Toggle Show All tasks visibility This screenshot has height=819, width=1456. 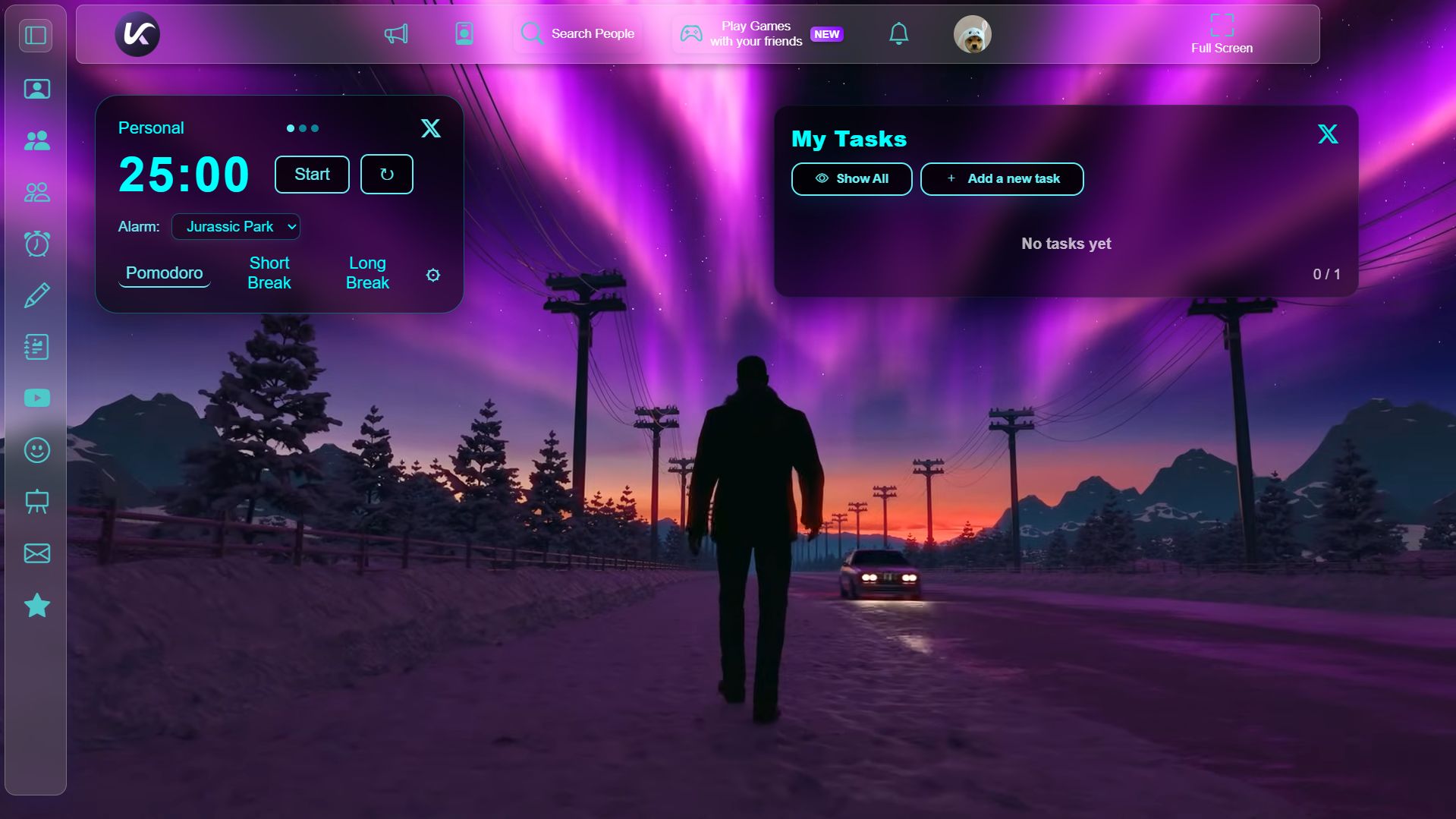(x=851, y=178)
